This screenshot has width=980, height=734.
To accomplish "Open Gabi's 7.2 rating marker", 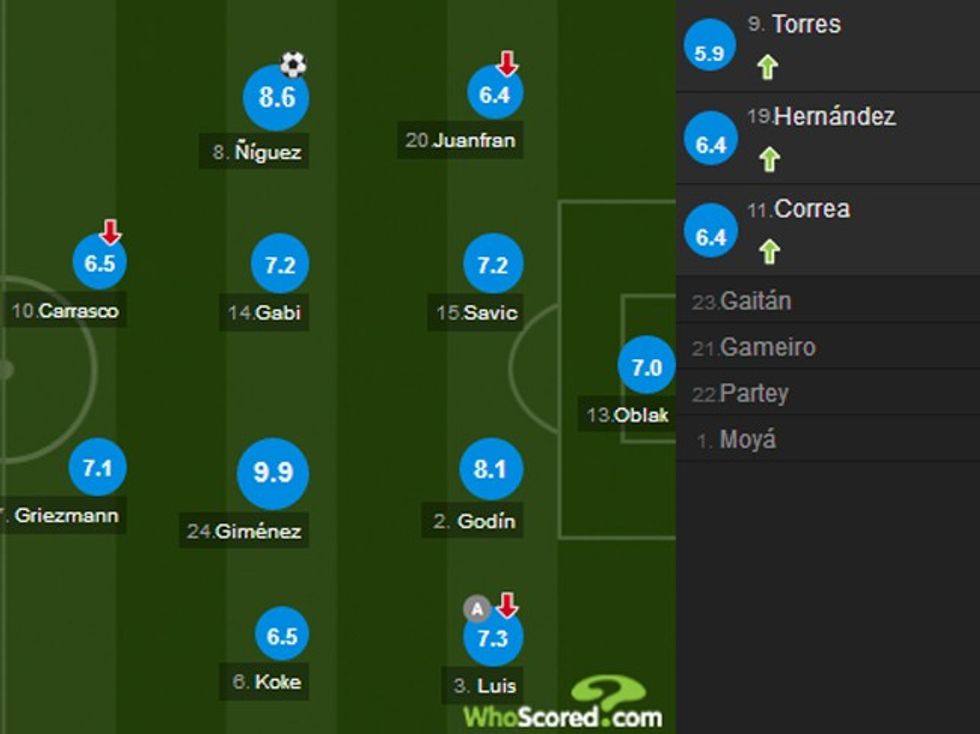I will click(x=280, y=265).
